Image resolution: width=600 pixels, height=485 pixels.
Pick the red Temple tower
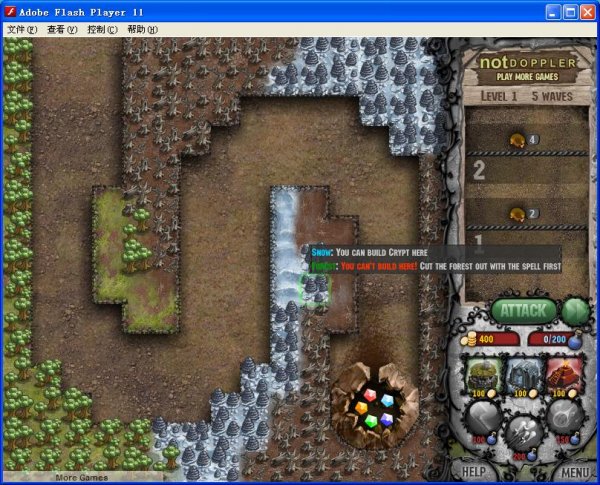563,375
